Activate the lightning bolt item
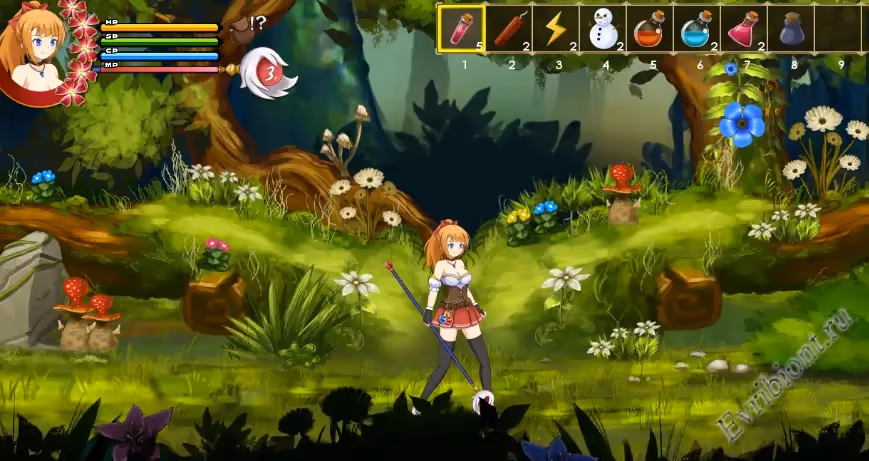Viewport: 869px width, 461px height. pos(555,28)
